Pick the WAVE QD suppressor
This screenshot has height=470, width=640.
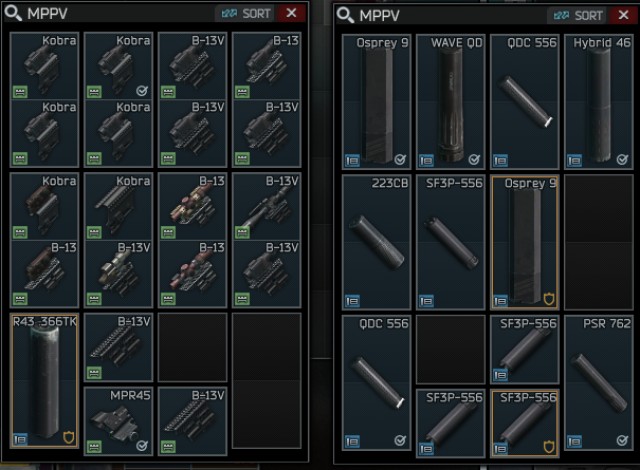pos(451,100)
